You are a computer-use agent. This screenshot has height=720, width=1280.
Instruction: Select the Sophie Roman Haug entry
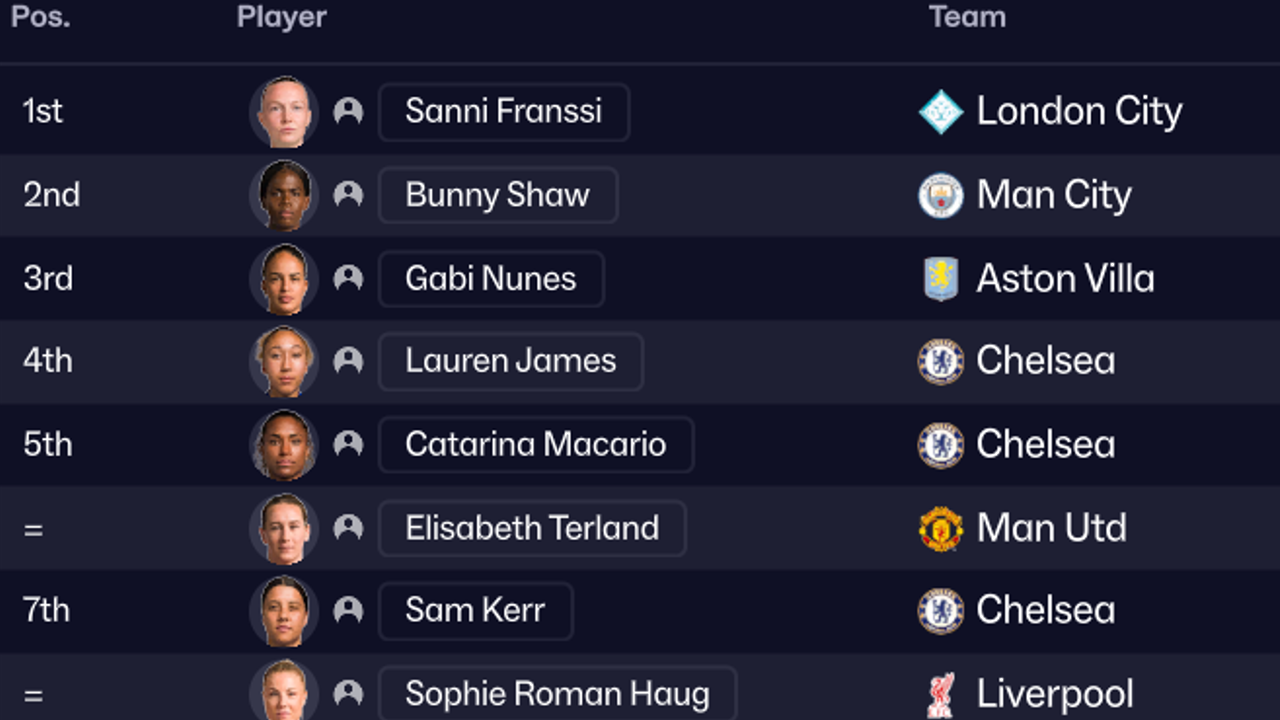pyautogui.click(x=558, y=693)
